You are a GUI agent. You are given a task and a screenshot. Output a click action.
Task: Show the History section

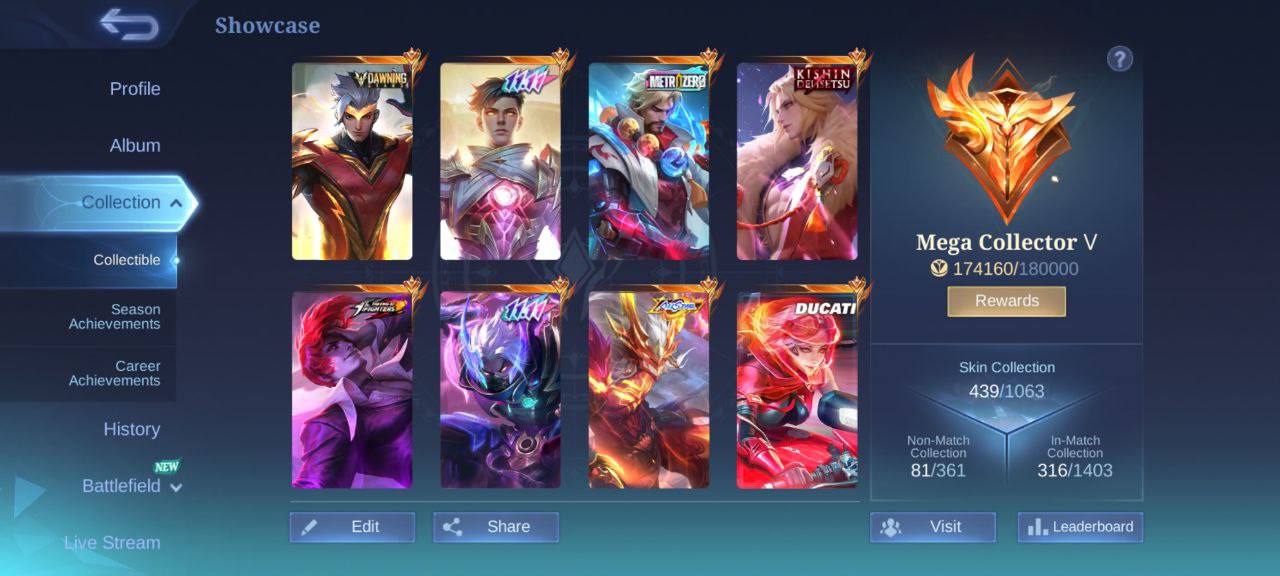click(x=131, y=430)
